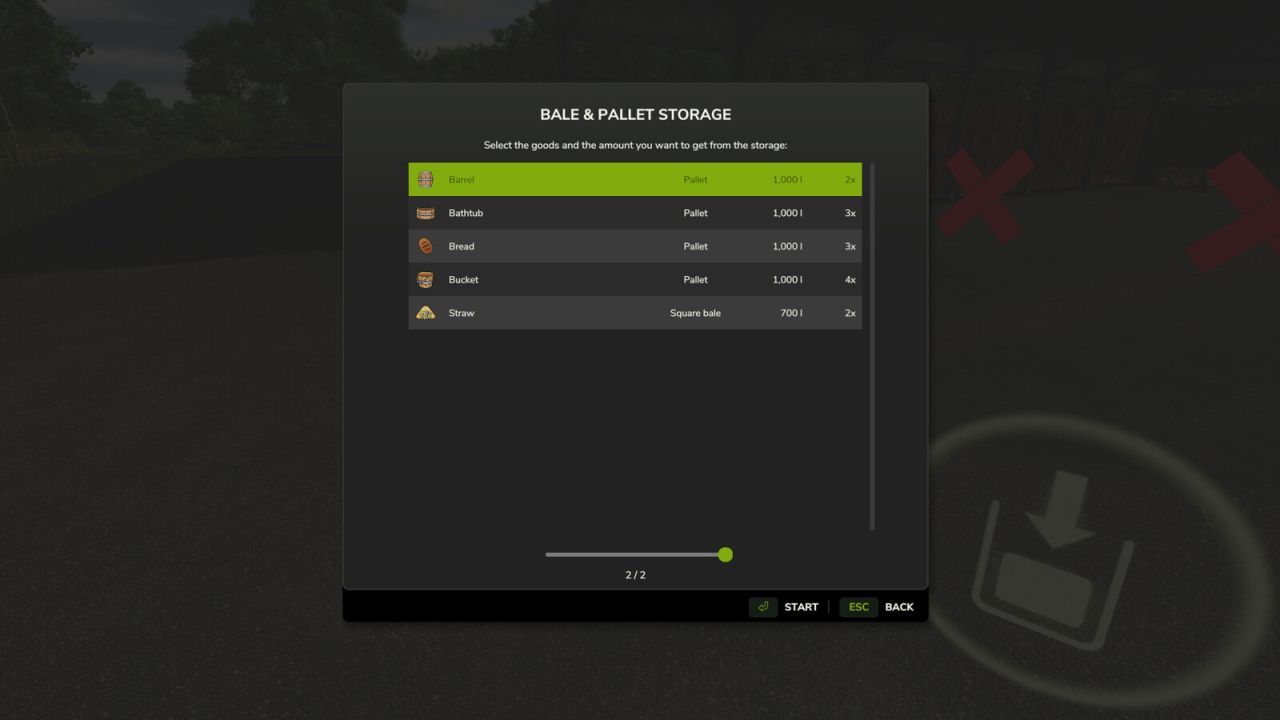Click the Bathtub pallet icon
This screenshot has width=1280, height=720.
click(424, 212)
